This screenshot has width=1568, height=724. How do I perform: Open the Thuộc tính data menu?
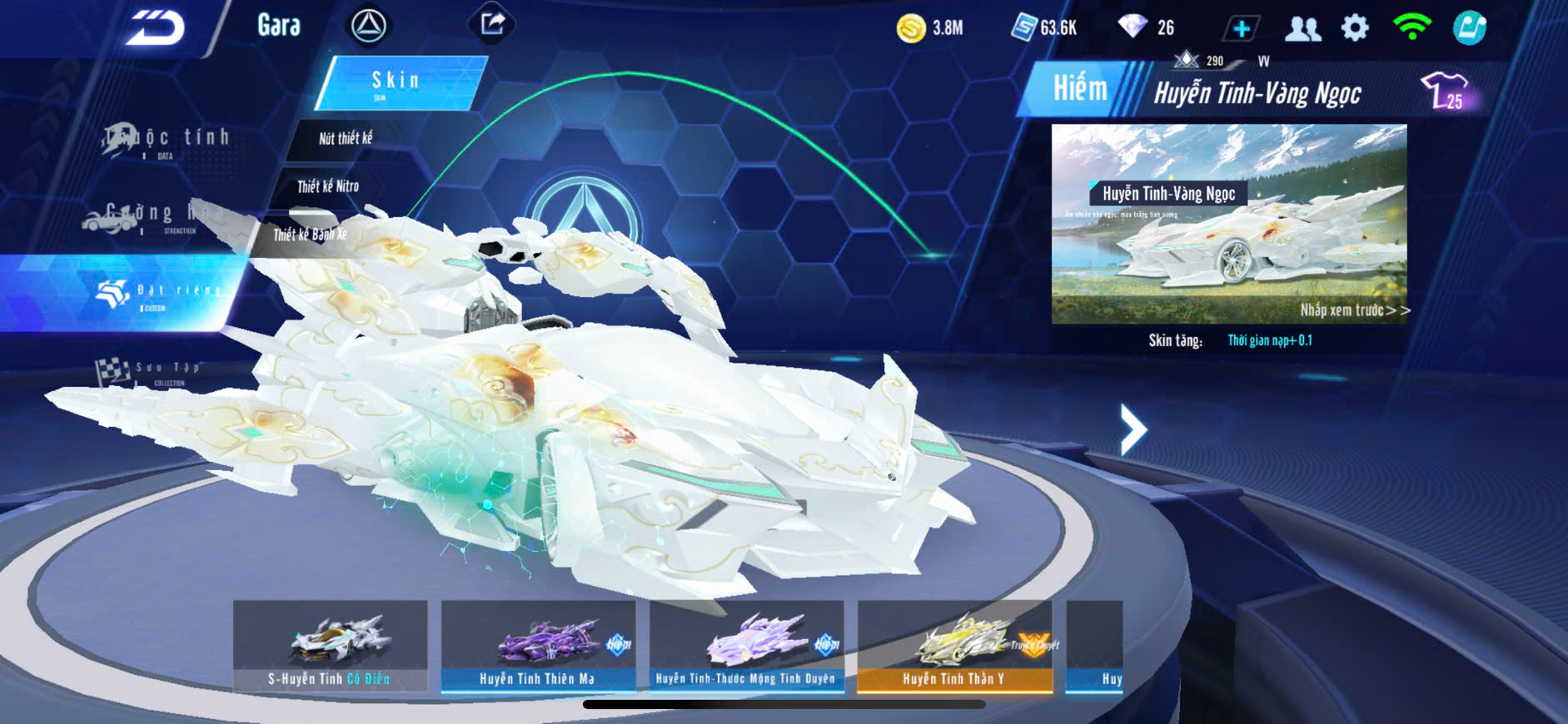[167, 140]
